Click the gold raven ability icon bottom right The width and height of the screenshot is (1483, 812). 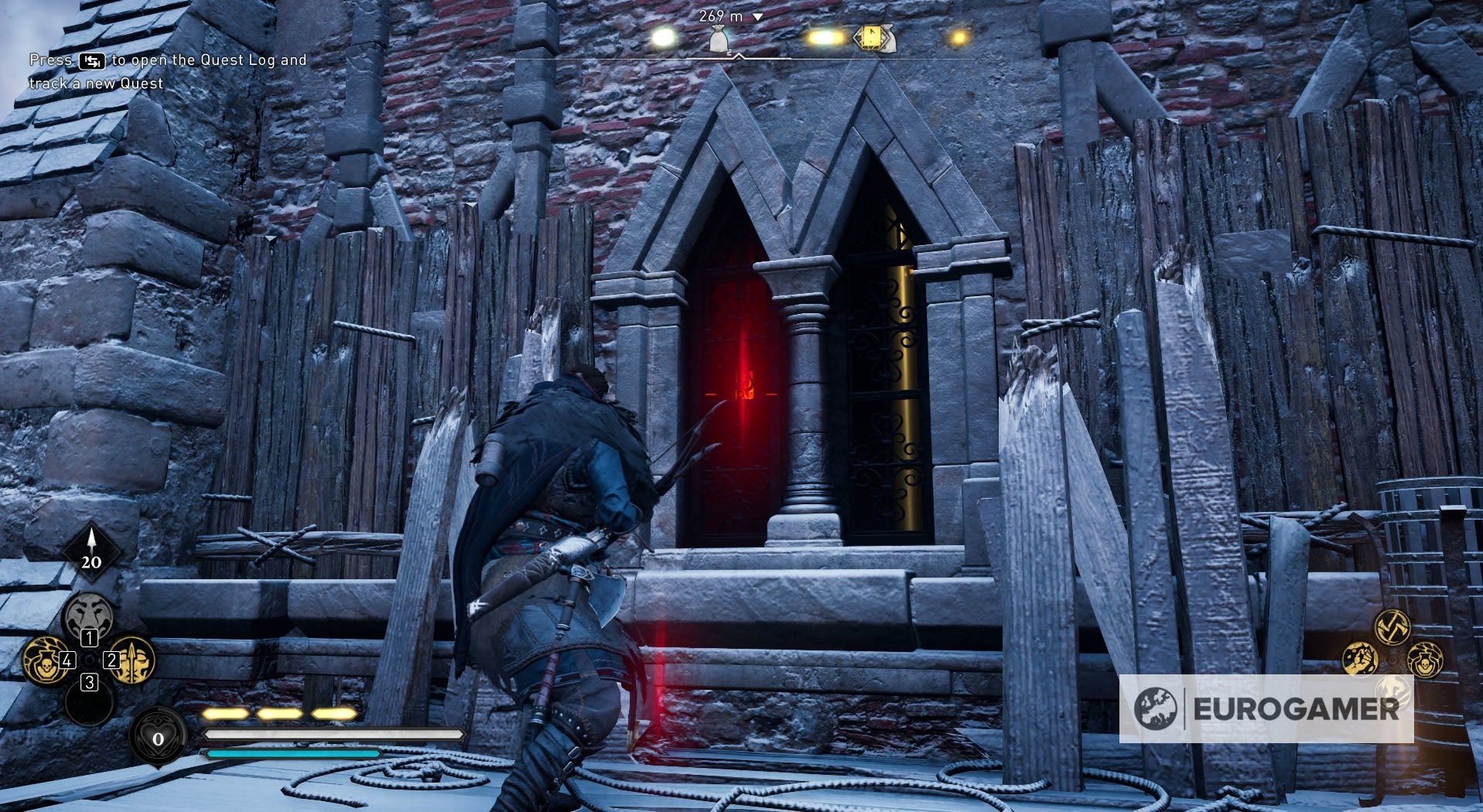pyautogui.click(x=1359, y=659)
